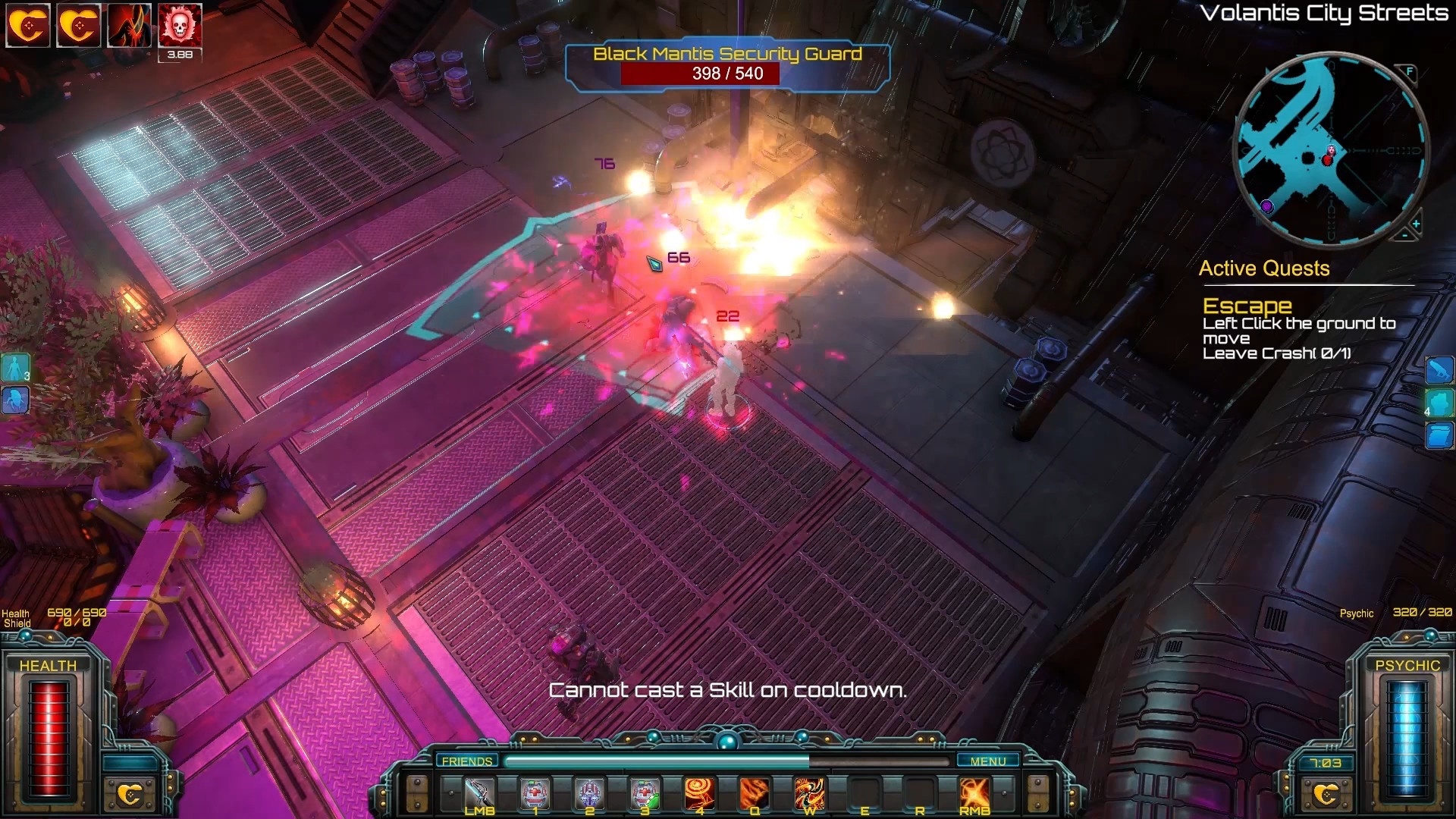Click the slashed figure buff icon
Image resolution: width=1456 pixels, height=819 pixels.
coord(129,26)
